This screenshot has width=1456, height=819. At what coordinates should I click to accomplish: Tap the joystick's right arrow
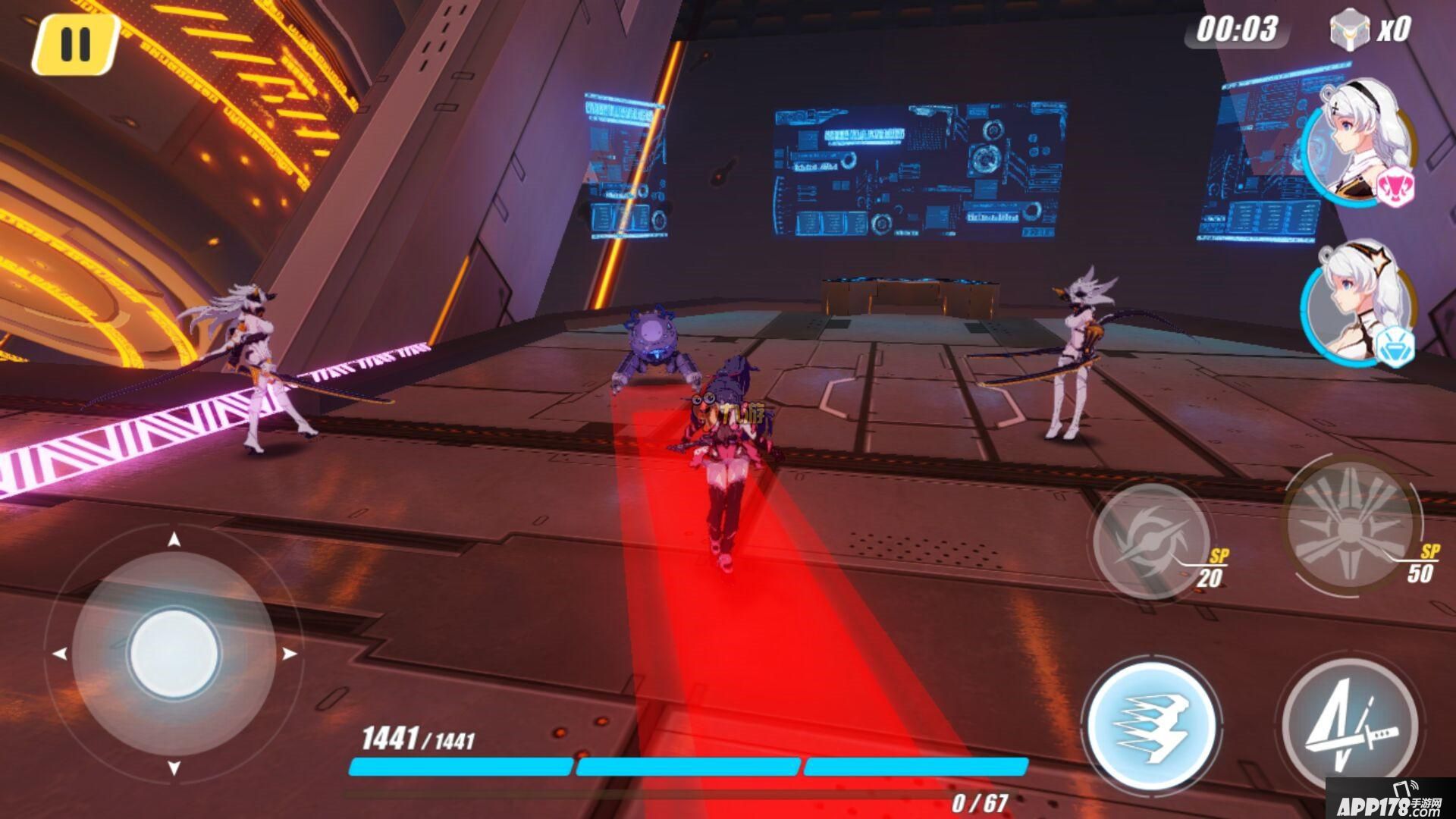(289, 654)
